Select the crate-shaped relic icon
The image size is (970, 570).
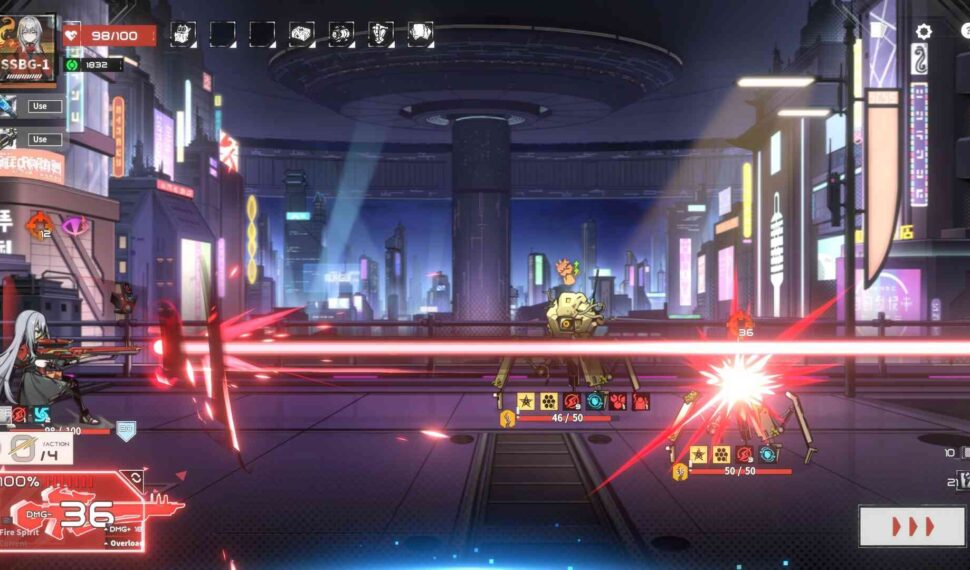(301, 34)
